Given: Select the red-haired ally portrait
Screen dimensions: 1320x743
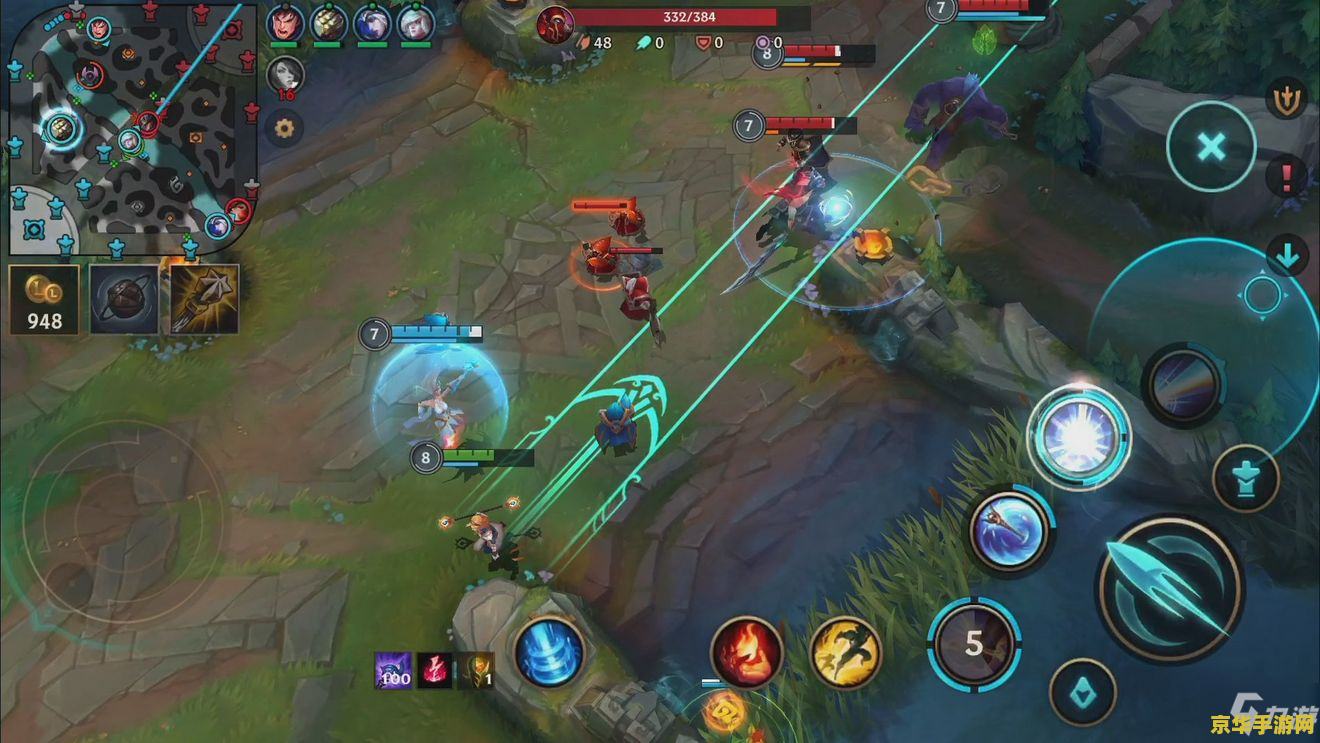Looking at the screenshot, I should [x=284, y=22].
